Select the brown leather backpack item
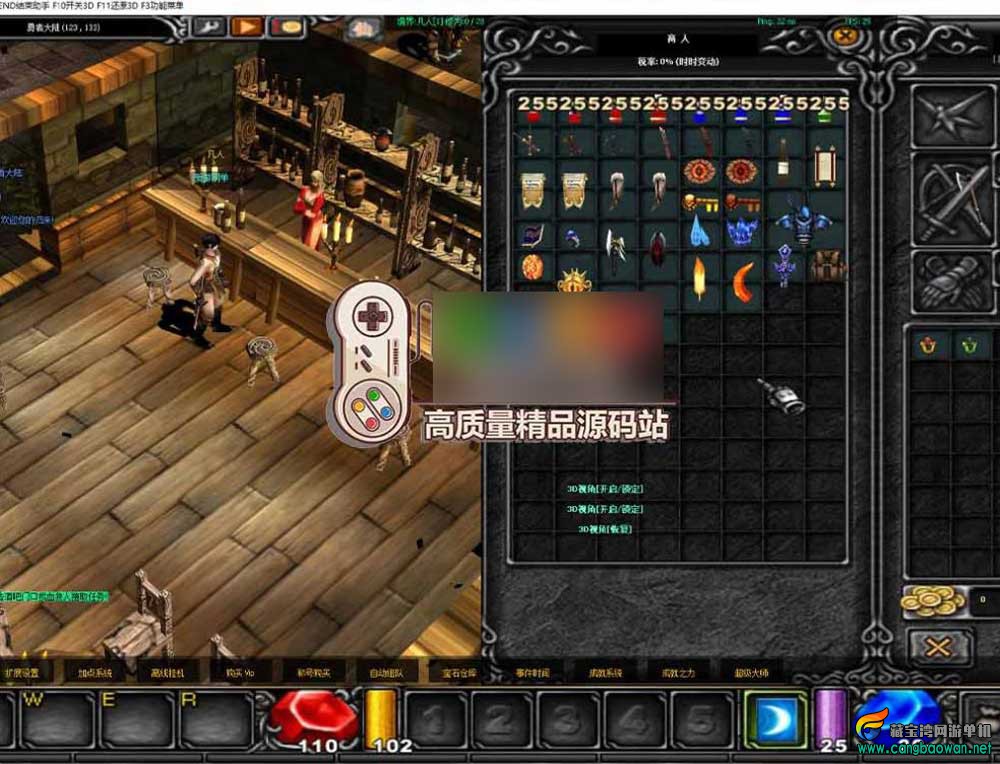The image size is (1000, 764). 827,267
